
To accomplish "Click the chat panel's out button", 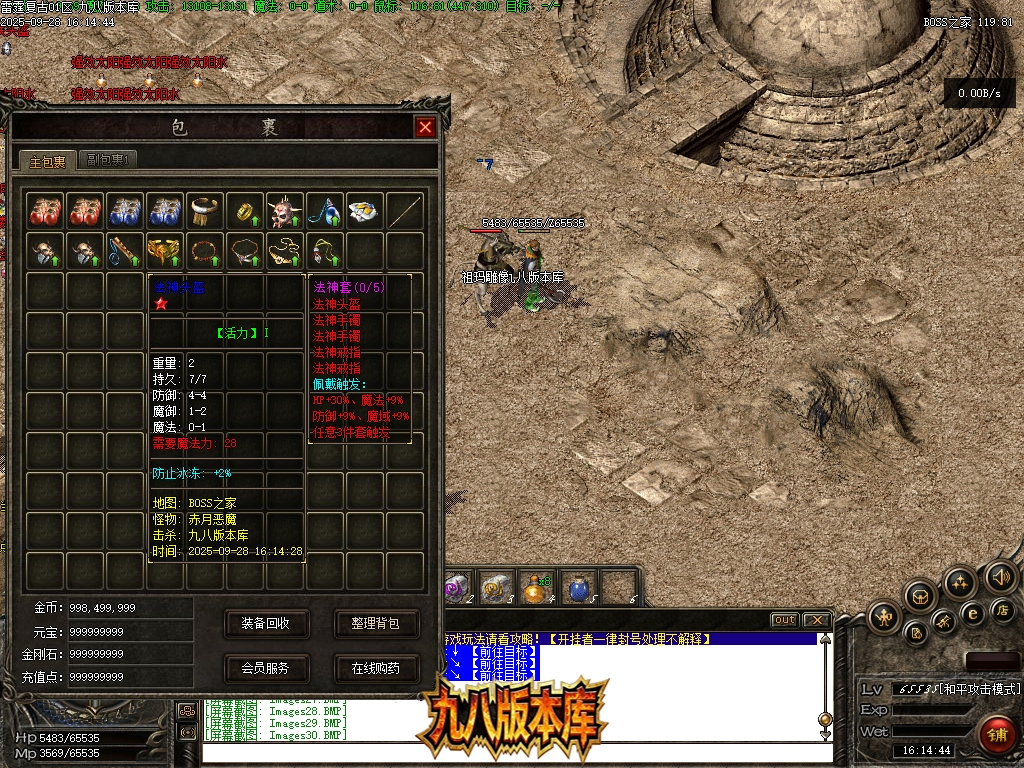I will (784, 620).
